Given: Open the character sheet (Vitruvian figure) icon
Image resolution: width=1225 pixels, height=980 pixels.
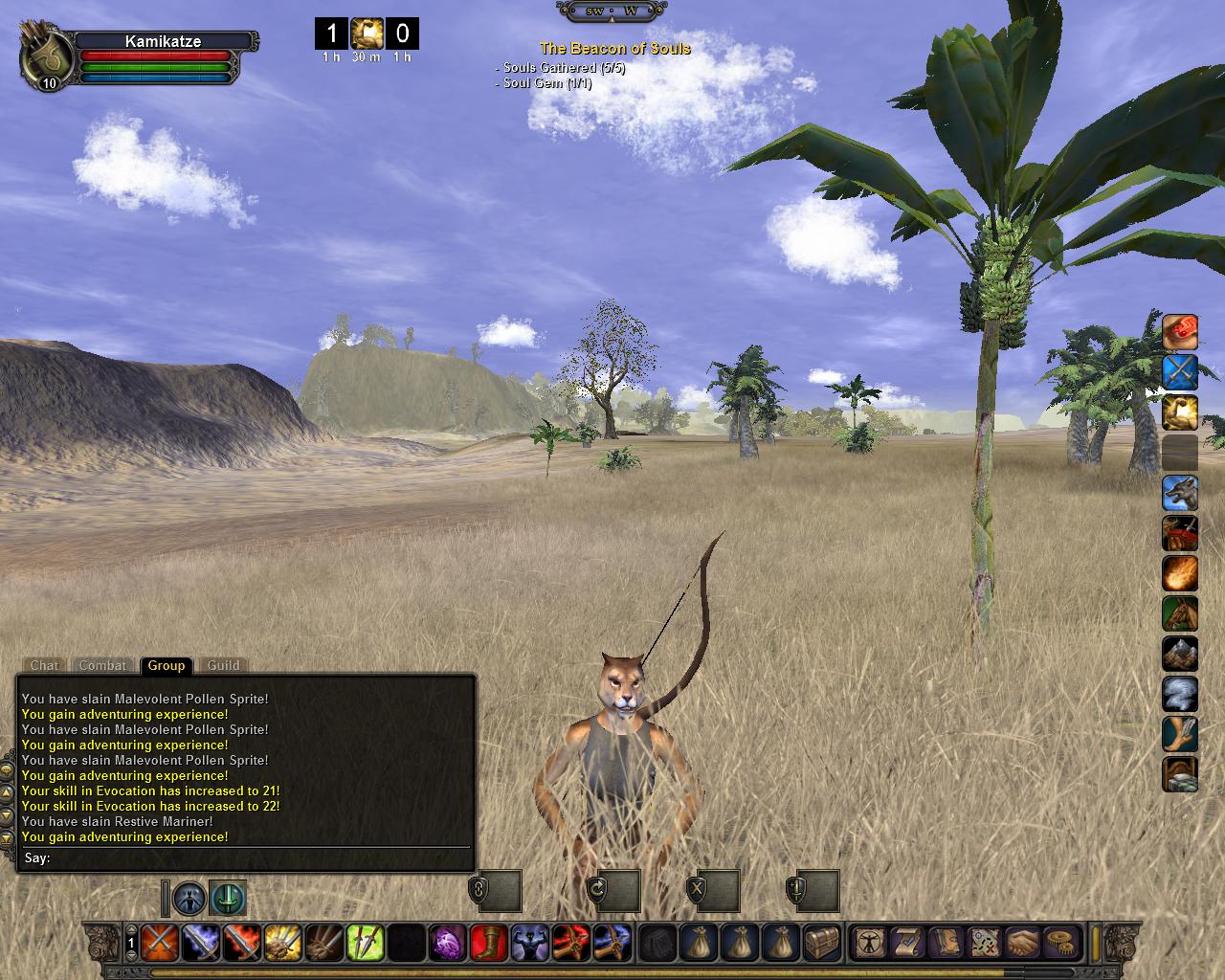Looking at the screenshot, I should (x=869, y=943).
